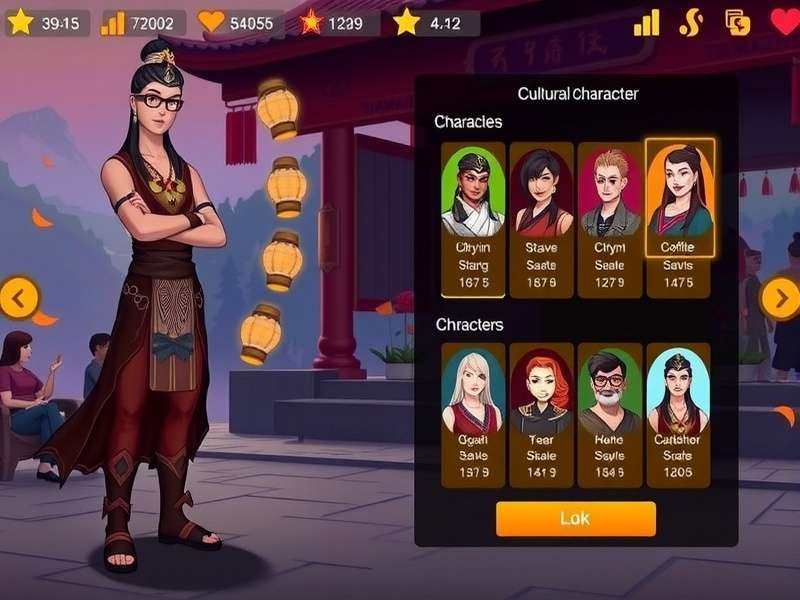
Task: Open the bar chart stats icon
Action: click(x=646, y=22)
